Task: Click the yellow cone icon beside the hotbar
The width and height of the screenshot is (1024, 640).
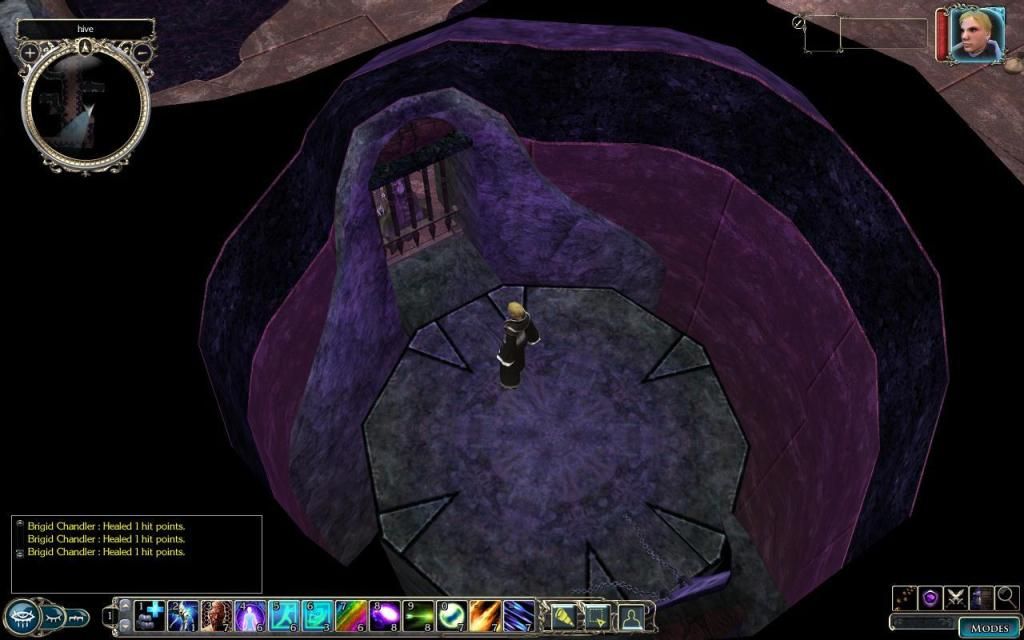Action: pyautogui.click(x=562, y=616)
